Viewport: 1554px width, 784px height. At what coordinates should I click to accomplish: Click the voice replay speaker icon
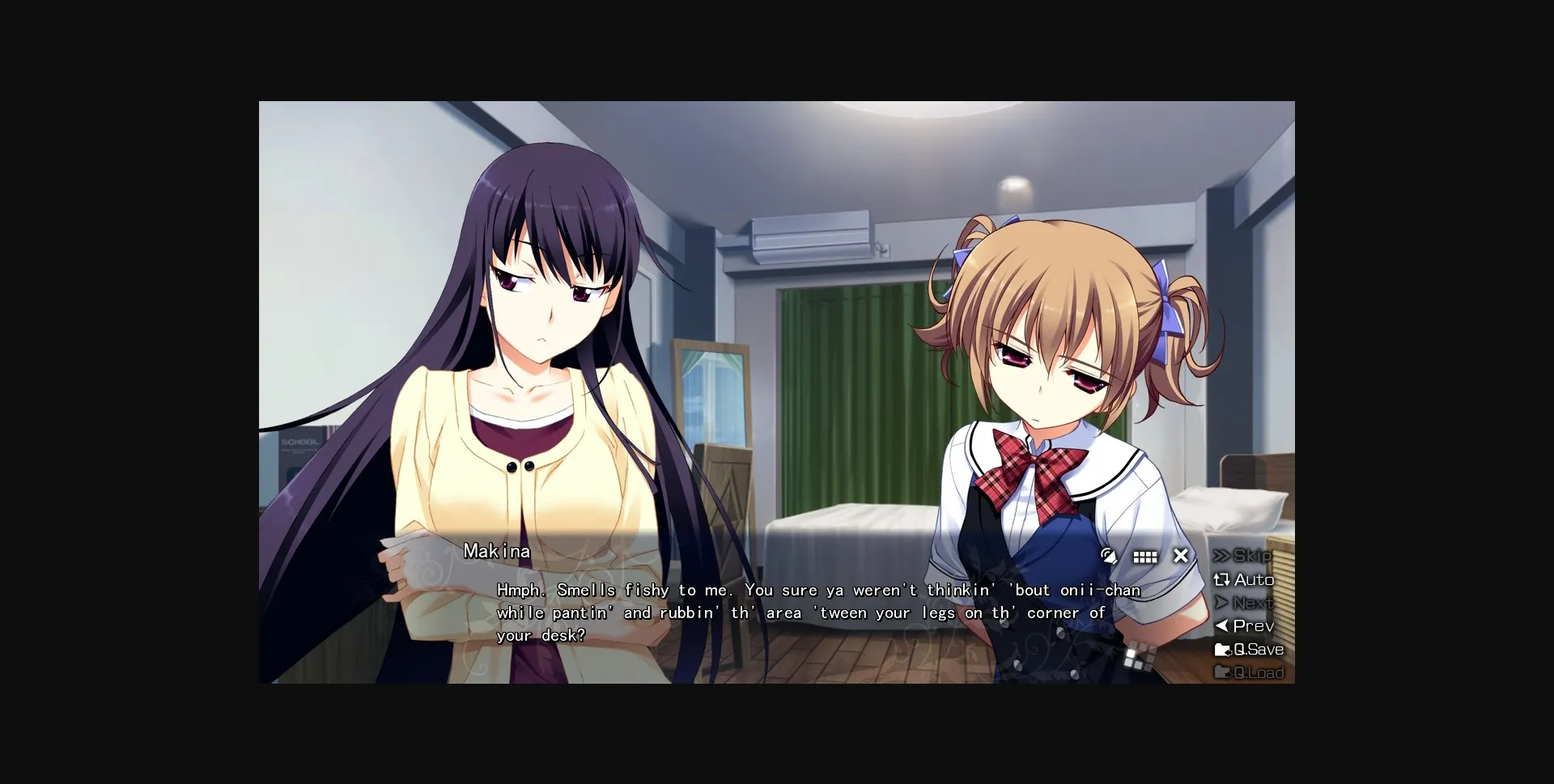tap(1109, 557)
